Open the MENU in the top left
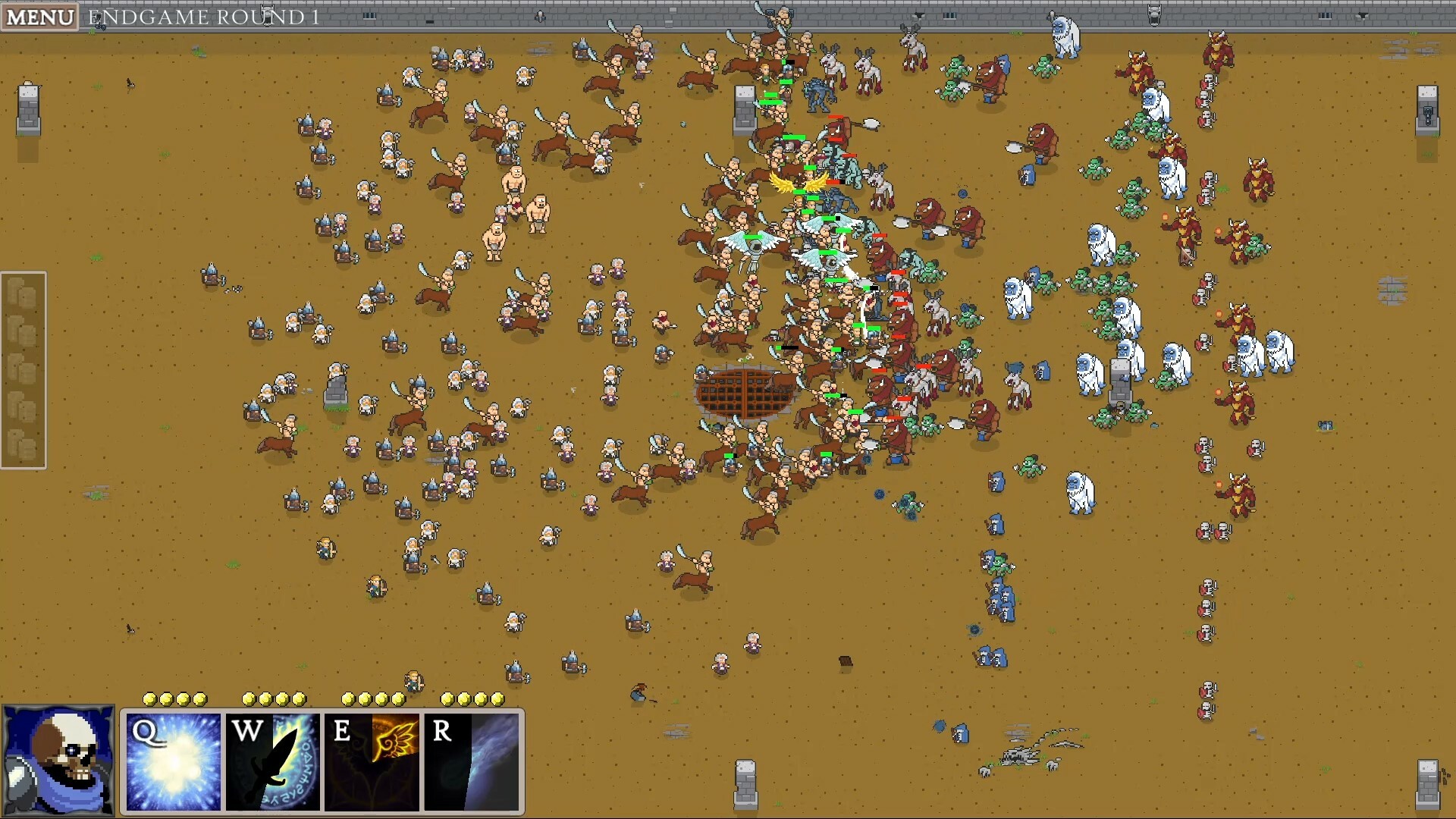The height and width of the screenshot is (819, 1456). click(39, 17)
